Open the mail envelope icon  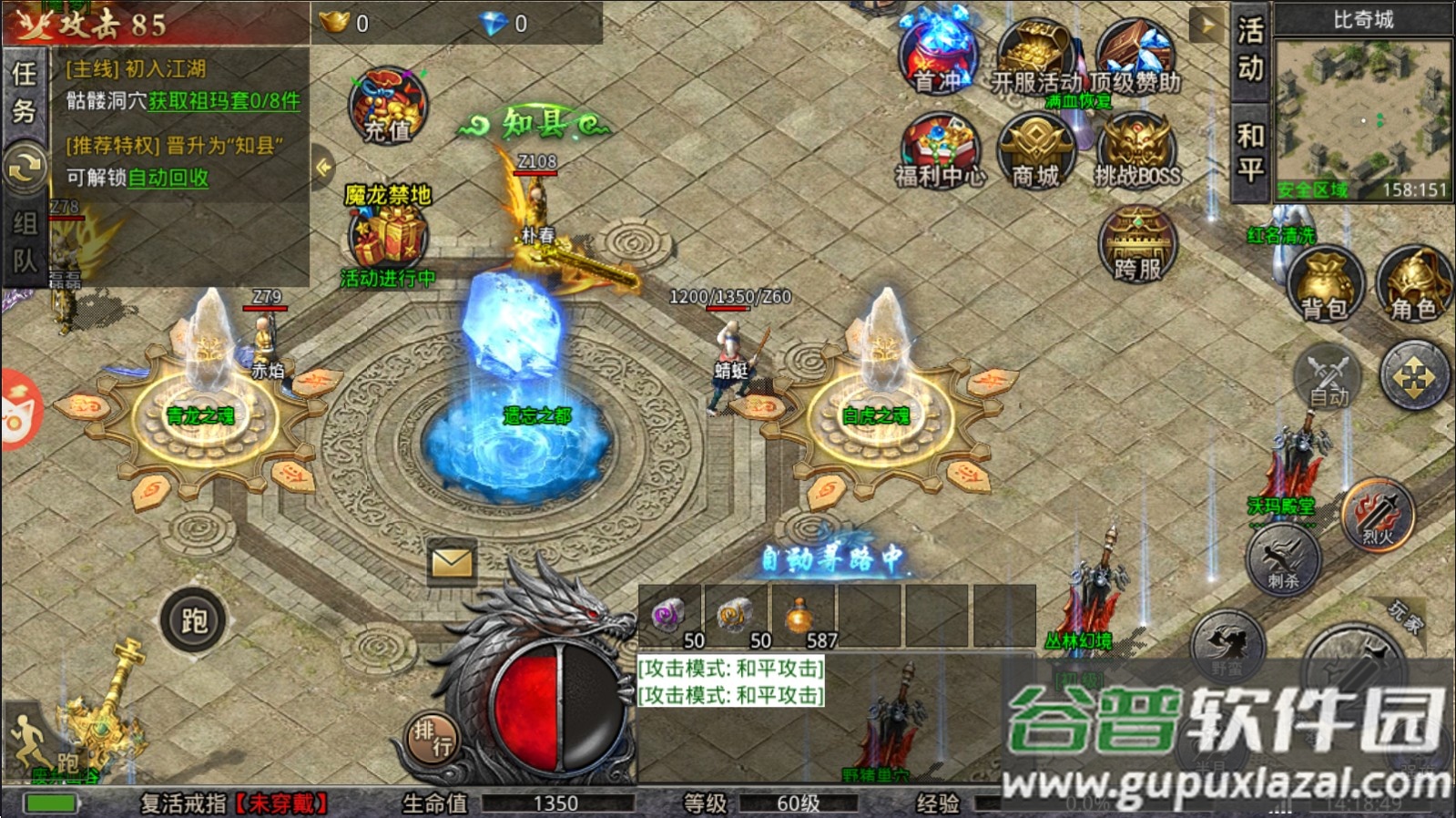452,562
